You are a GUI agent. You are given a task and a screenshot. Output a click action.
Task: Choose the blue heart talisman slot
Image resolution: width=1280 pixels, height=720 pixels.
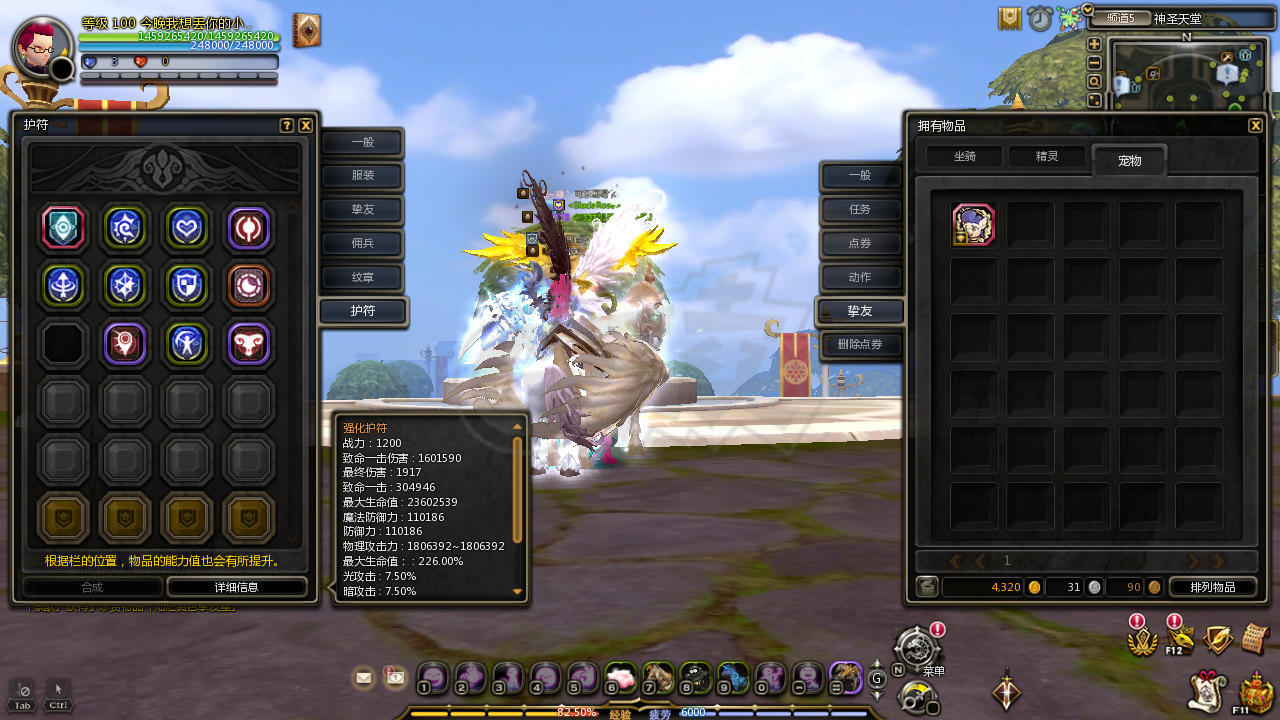pos(186,228)
